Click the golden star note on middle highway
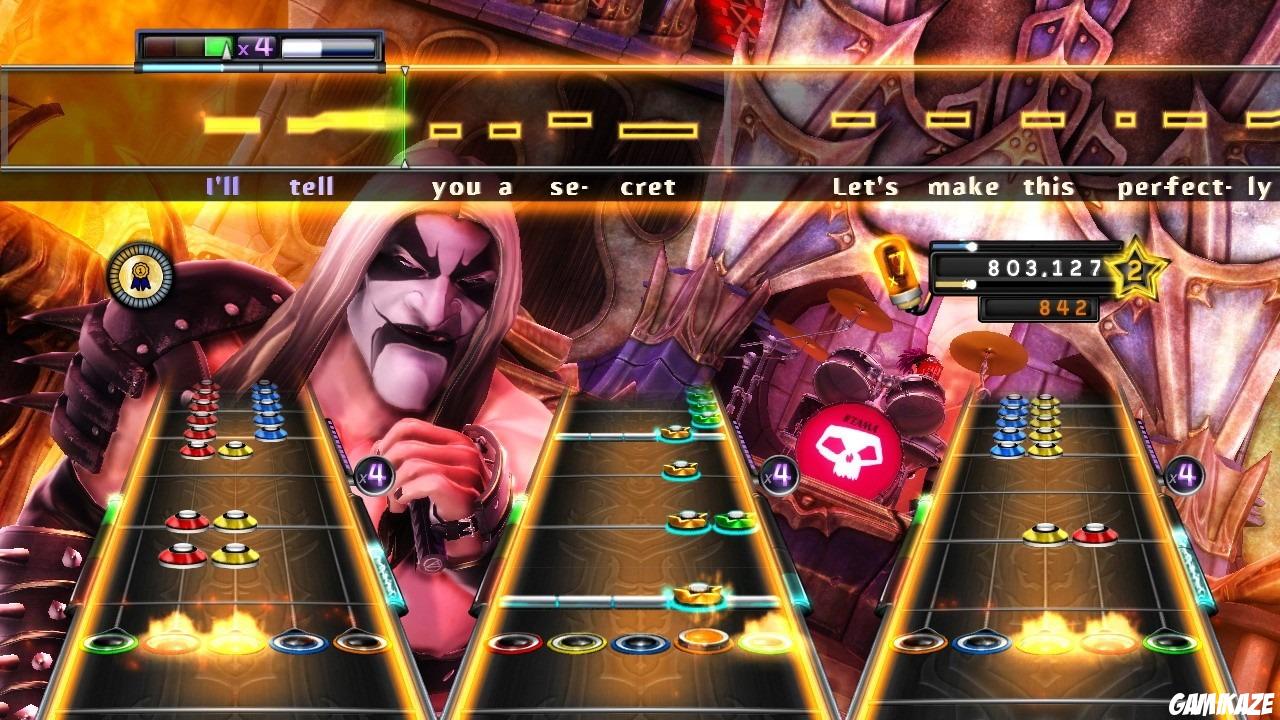 tap(697, 594)
